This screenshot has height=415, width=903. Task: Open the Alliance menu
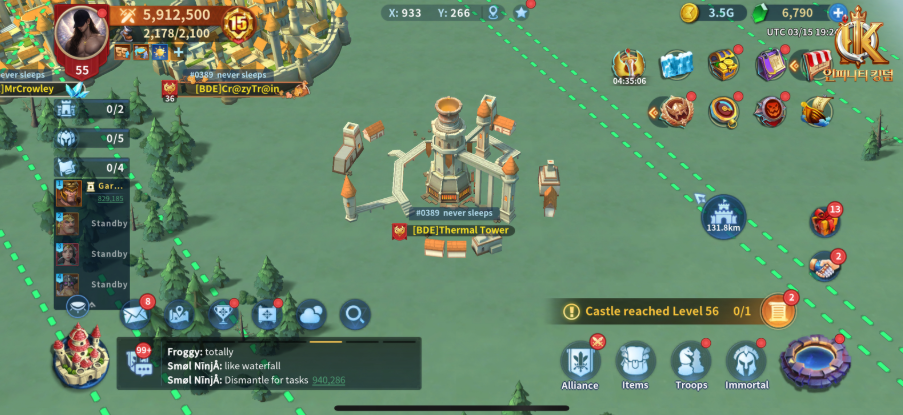click(580, 363)
